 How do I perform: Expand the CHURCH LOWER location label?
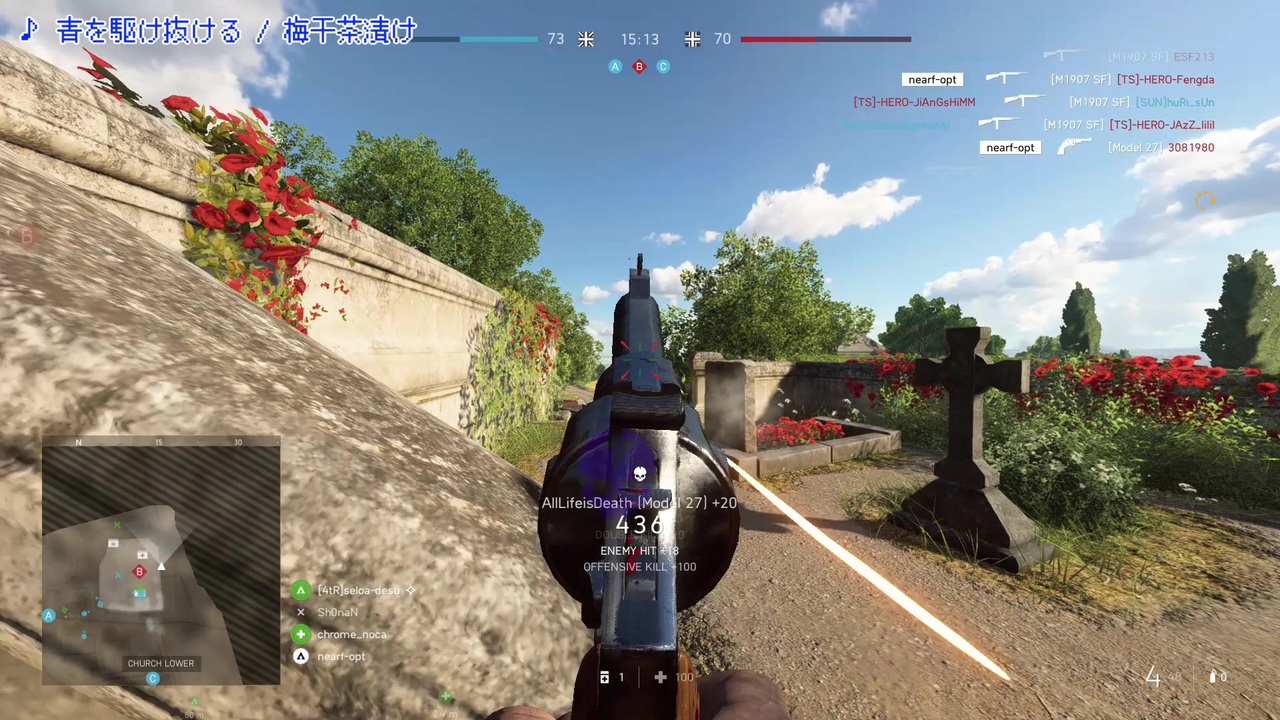pyautogui.click(x=160, y=663)
